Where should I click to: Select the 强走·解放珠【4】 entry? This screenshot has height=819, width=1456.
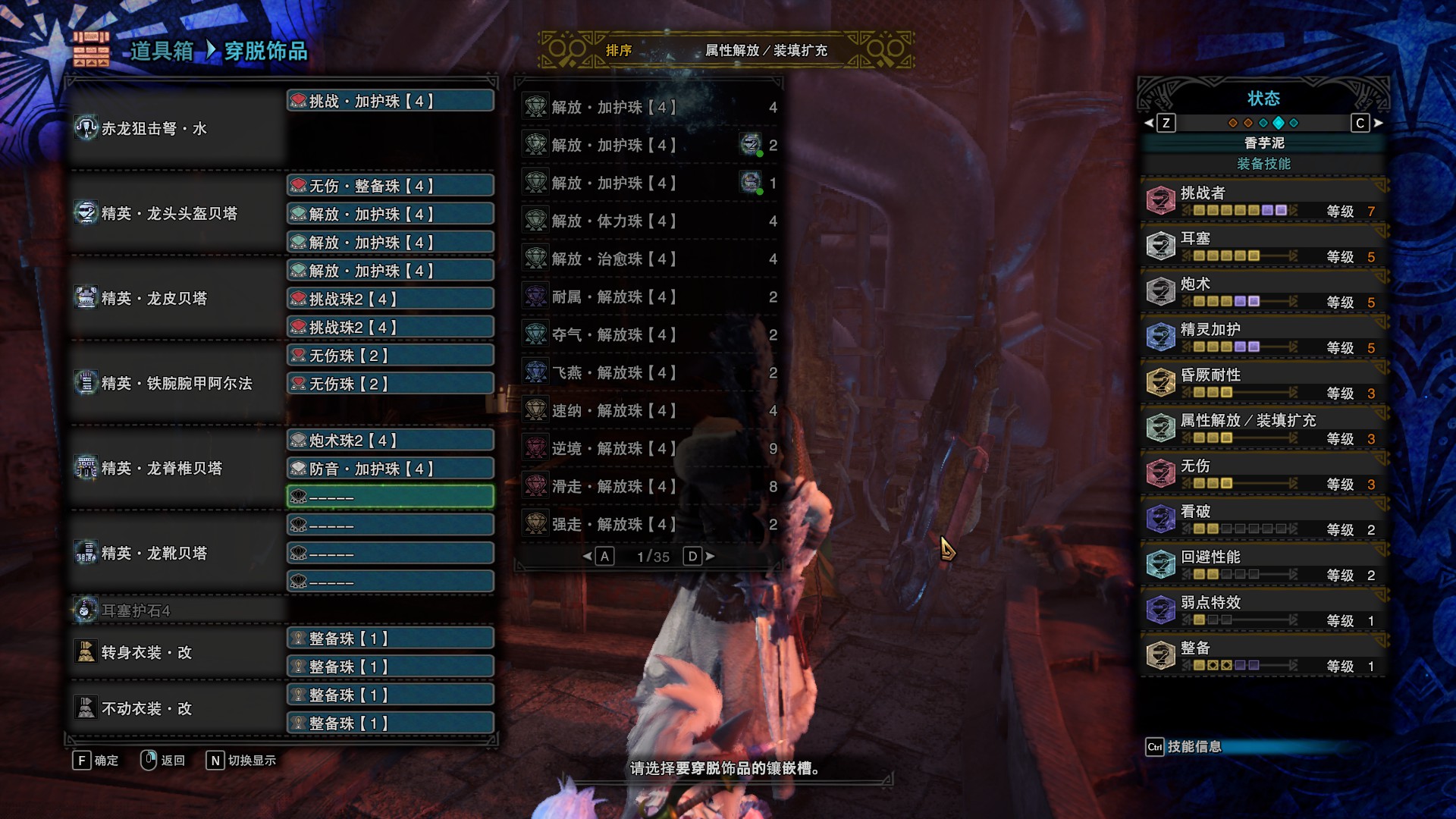(x=649, y=525)
